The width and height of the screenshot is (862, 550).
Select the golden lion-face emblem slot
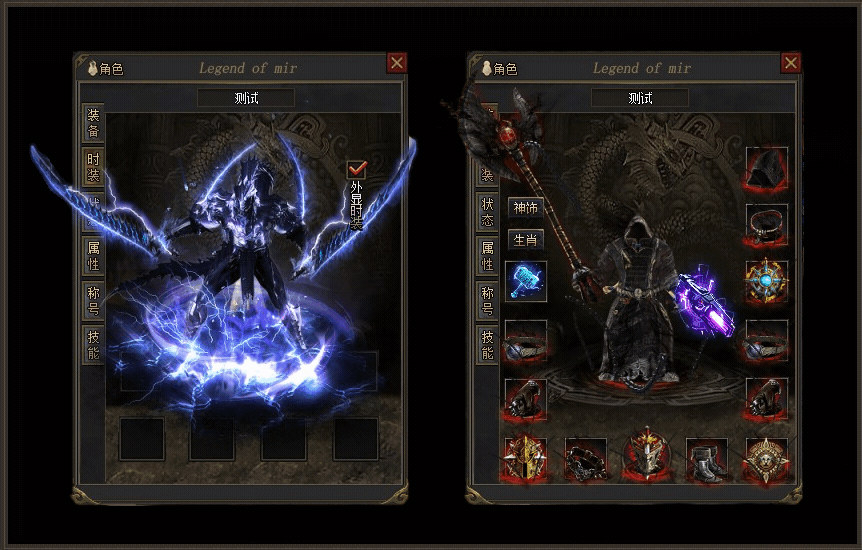point(766,460)
